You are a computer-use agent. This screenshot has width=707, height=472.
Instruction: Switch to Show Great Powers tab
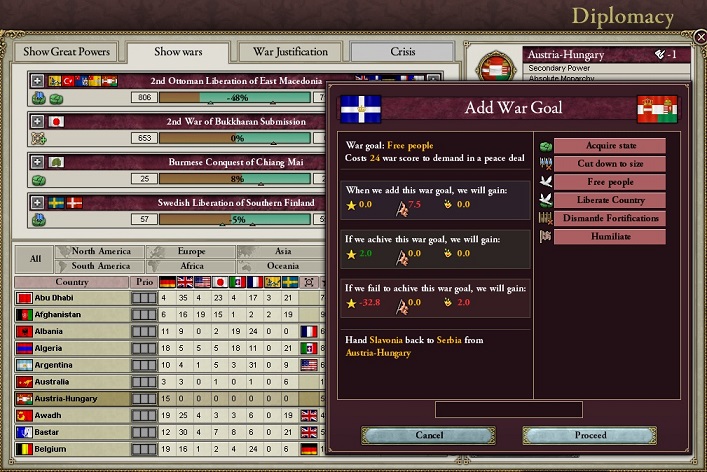(x=65, y=52)
